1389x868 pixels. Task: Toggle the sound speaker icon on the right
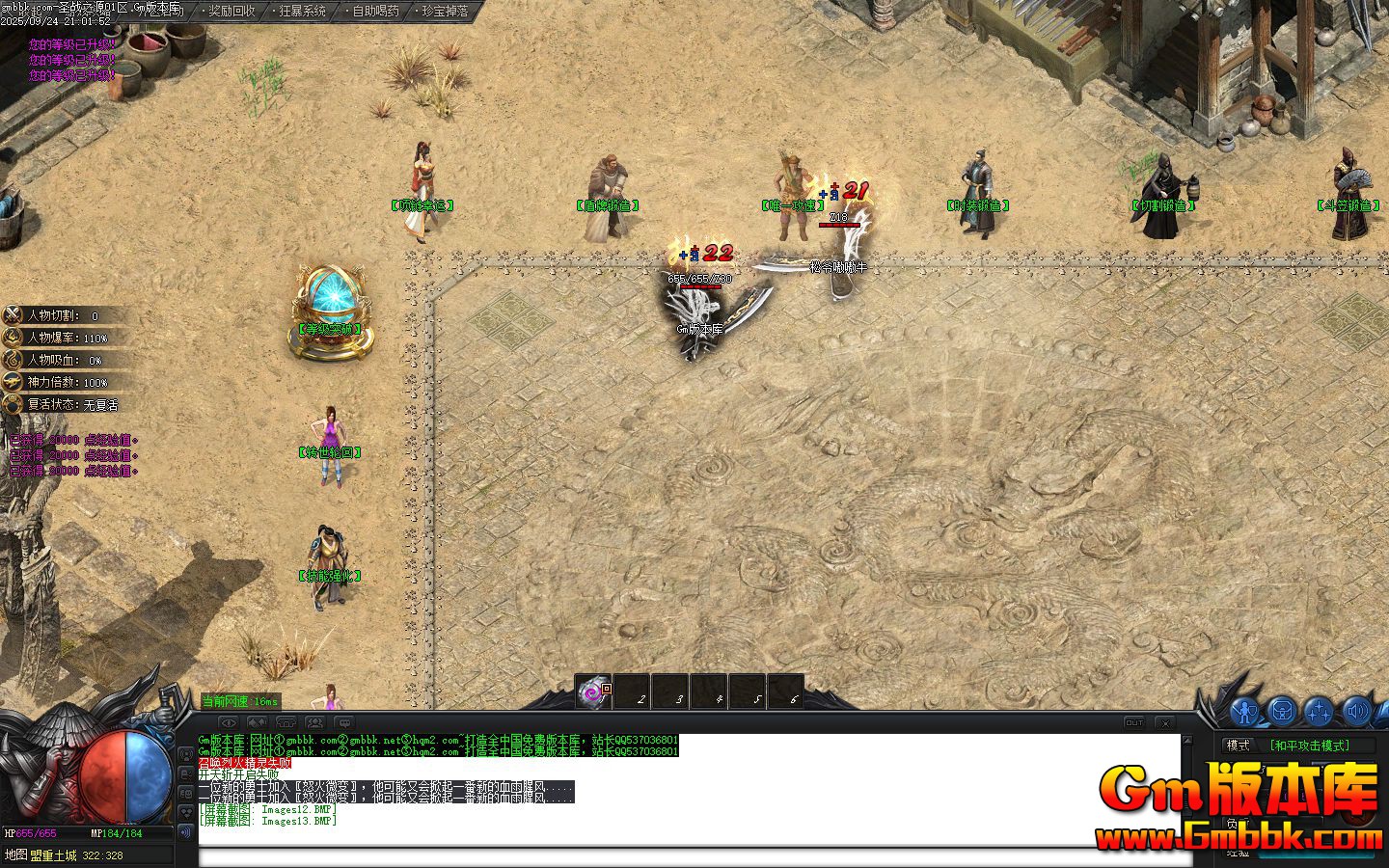[1356, 711]
